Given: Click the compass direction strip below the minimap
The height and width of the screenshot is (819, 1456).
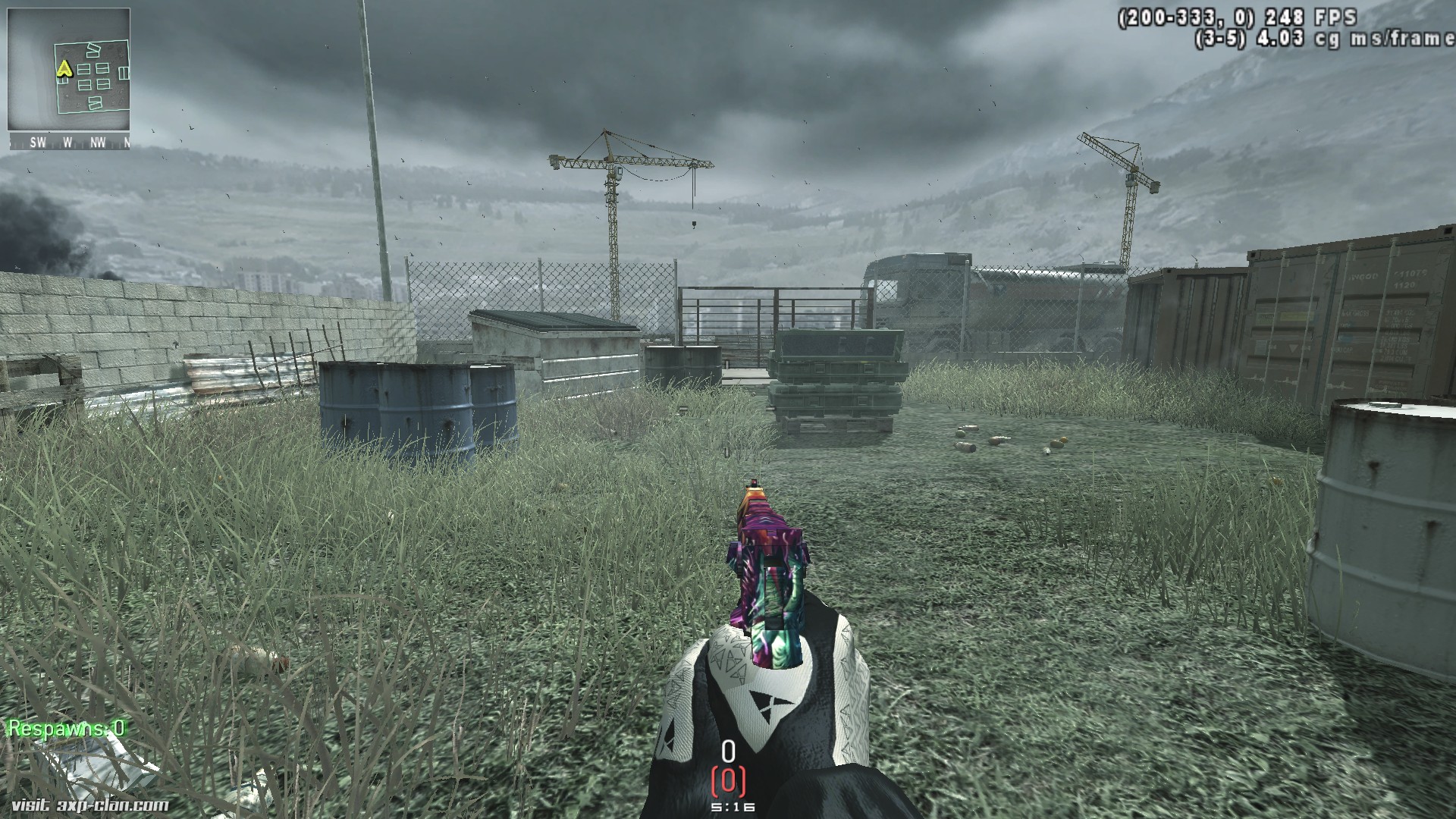Looking at the screenshot, I should 69,142.
